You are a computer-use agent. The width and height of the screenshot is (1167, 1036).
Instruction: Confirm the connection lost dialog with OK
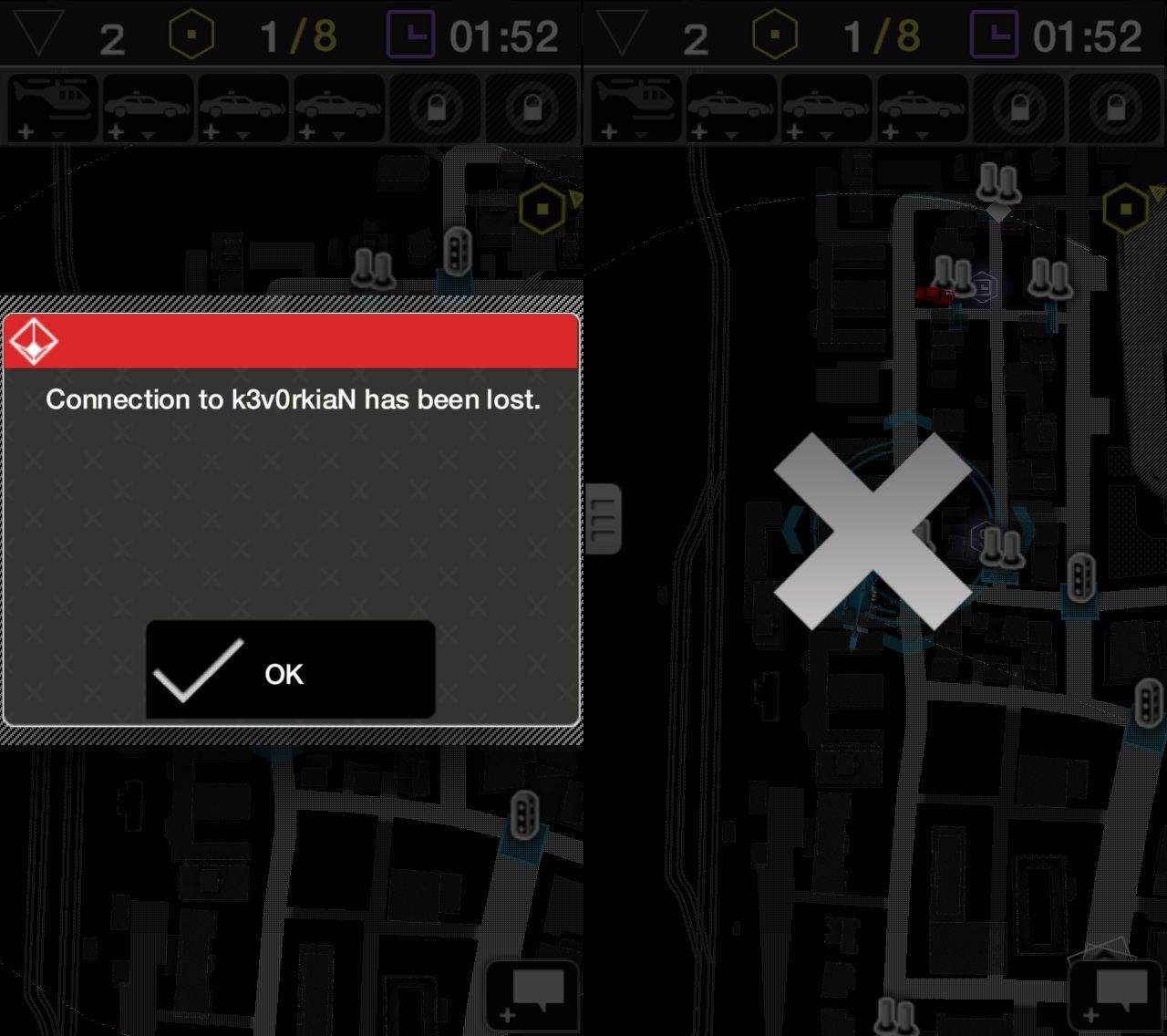pyautogui.click(x=290, y=670)
